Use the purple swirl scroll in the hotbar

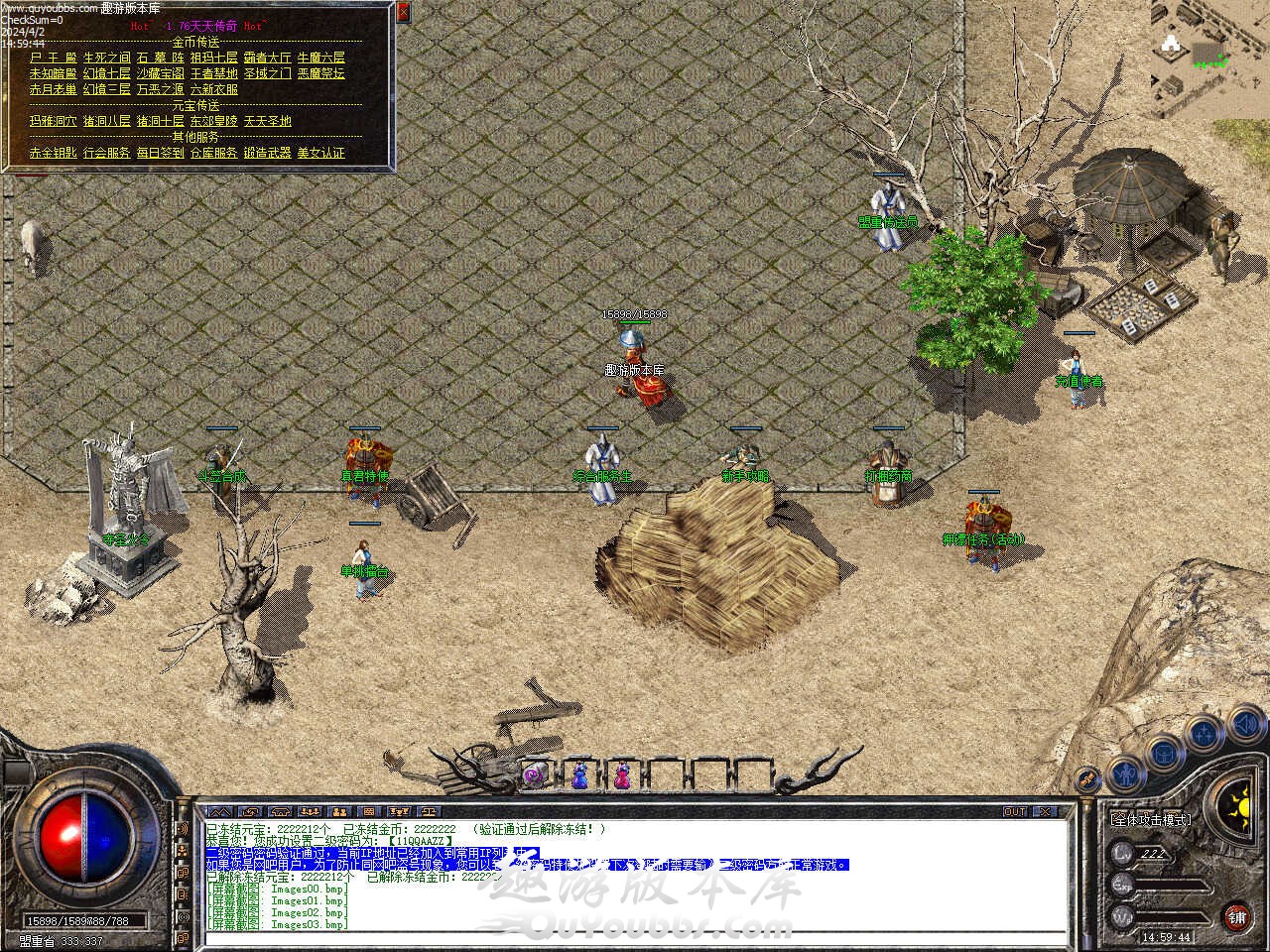point(534,773)
